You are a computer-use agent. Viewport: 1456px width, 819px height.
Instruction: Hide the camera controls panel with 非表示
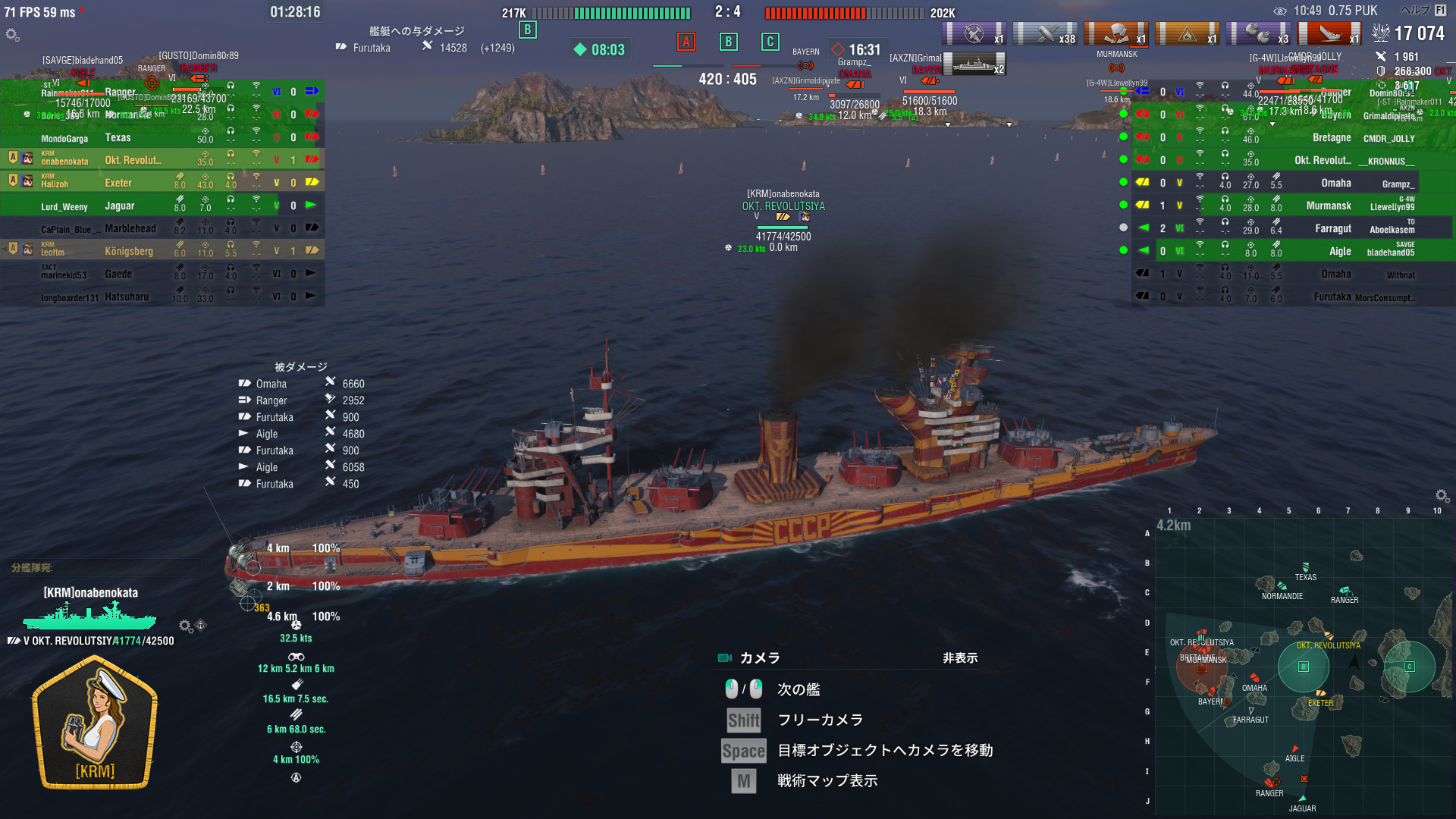tap(959, 658)
